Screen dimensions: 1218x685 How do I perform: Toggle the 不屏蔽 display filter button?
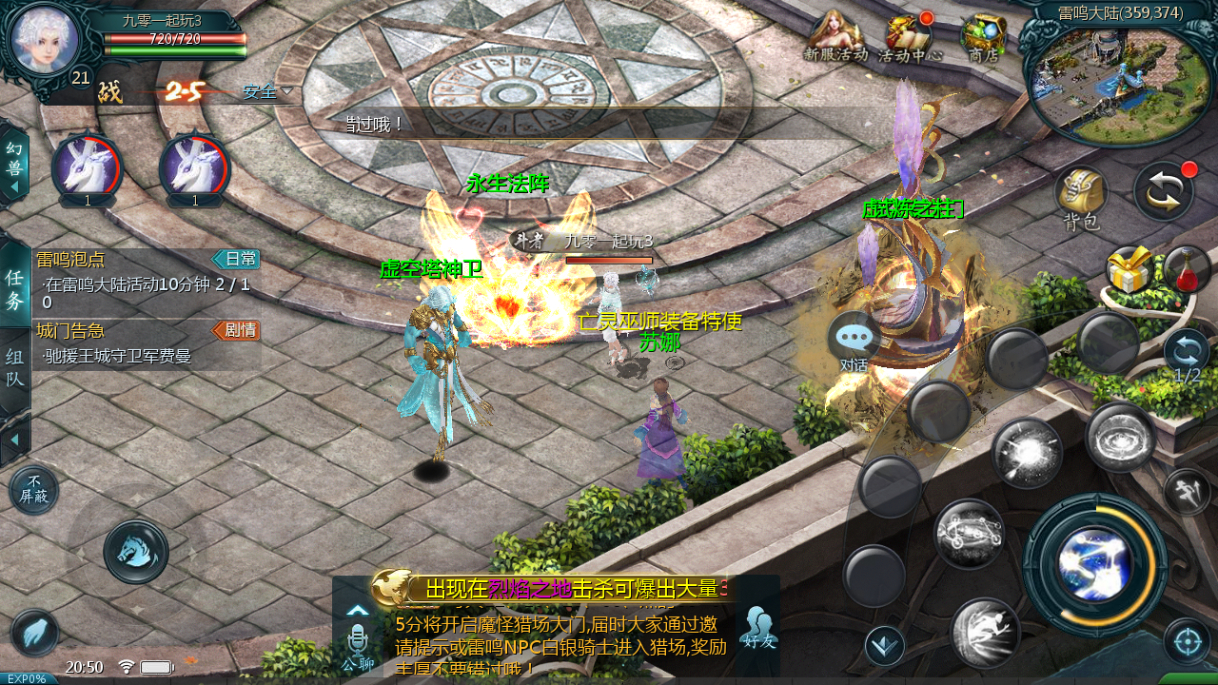point(34,490)
